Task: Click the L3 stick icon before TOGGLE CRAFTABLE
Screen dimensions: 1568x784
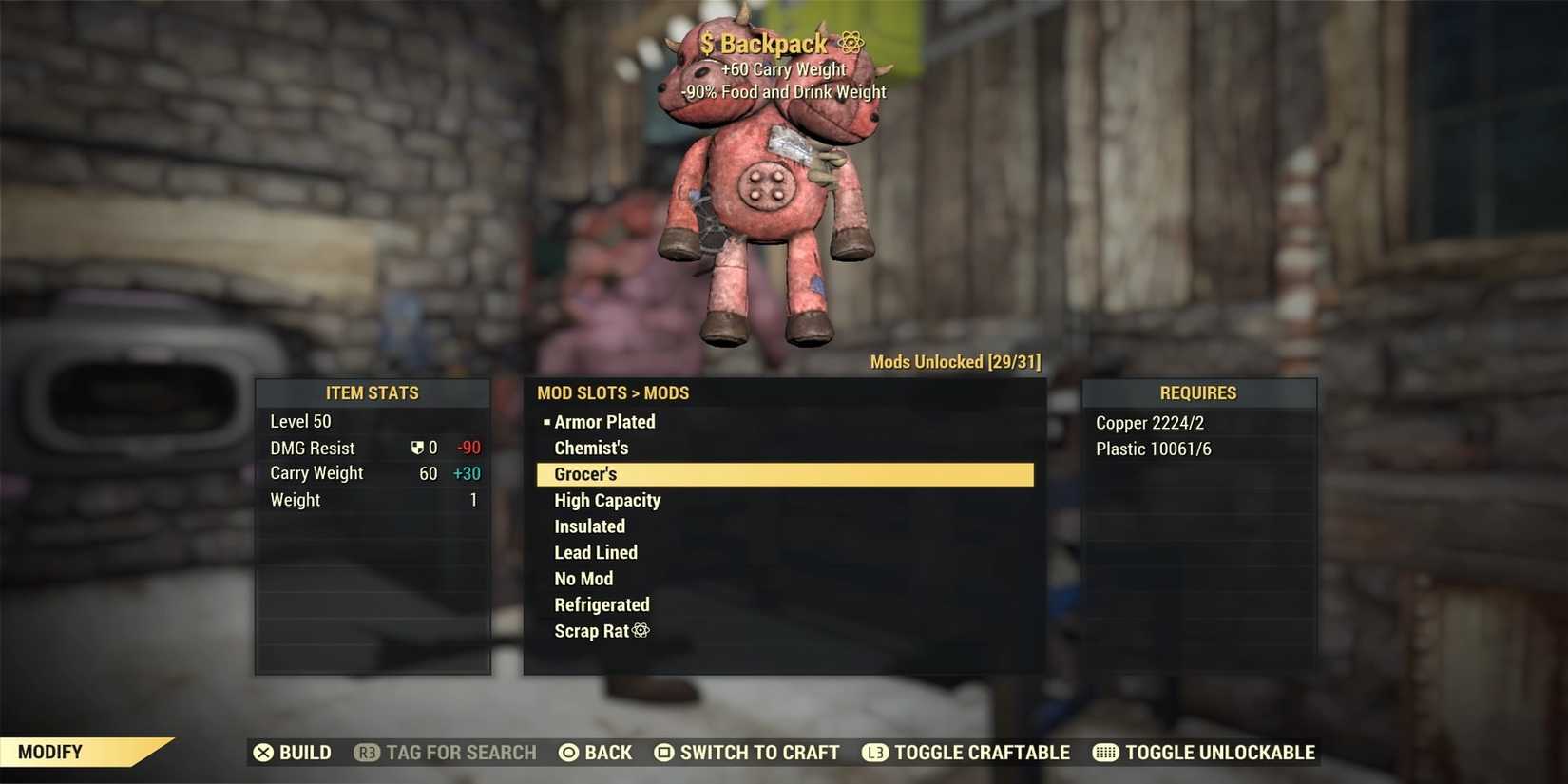Action: [x=875, y=752]
